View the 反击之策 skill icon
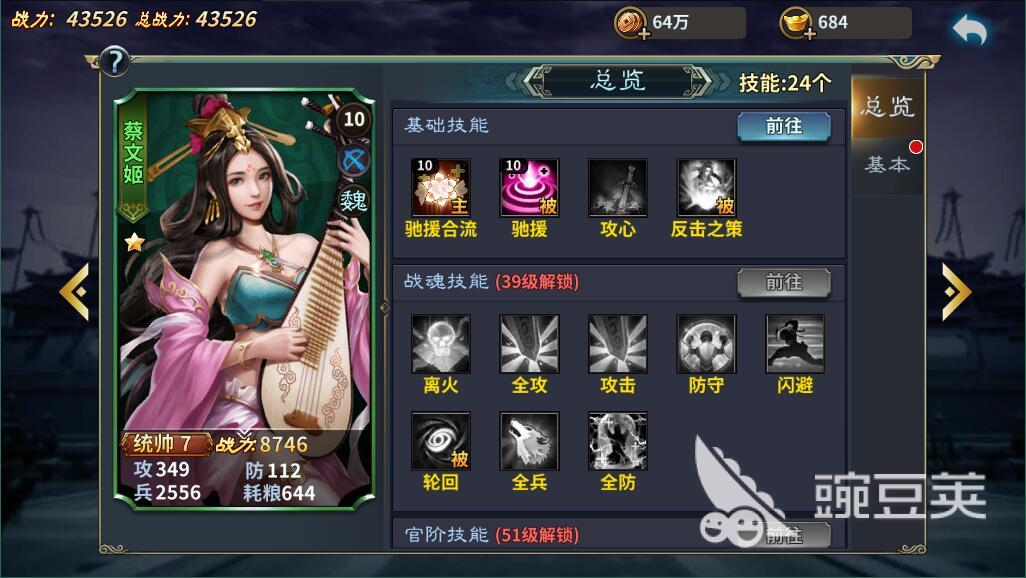Screen dimensions: 1026x578 click(706, 188)
